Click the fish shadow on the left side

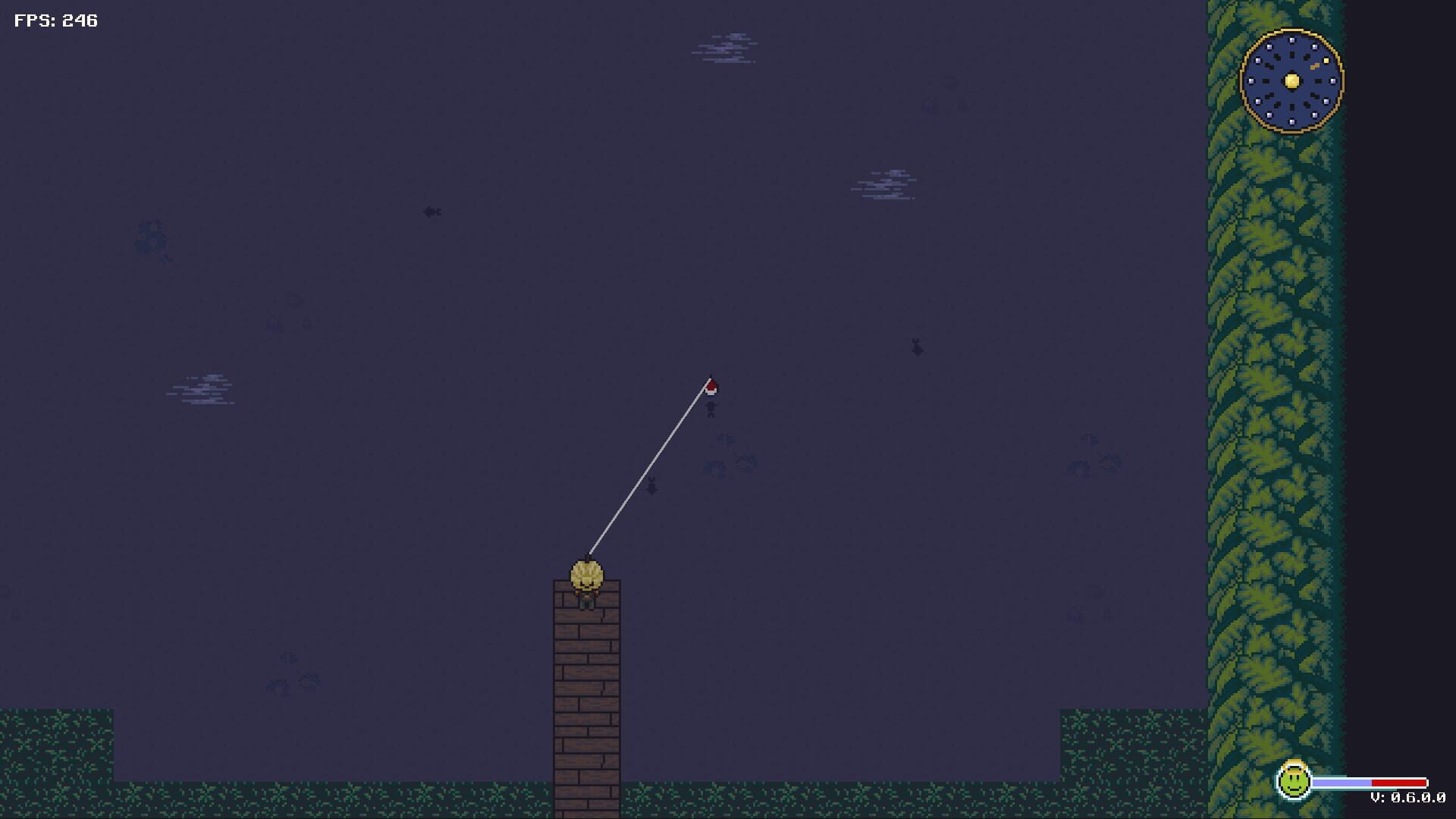432,212
